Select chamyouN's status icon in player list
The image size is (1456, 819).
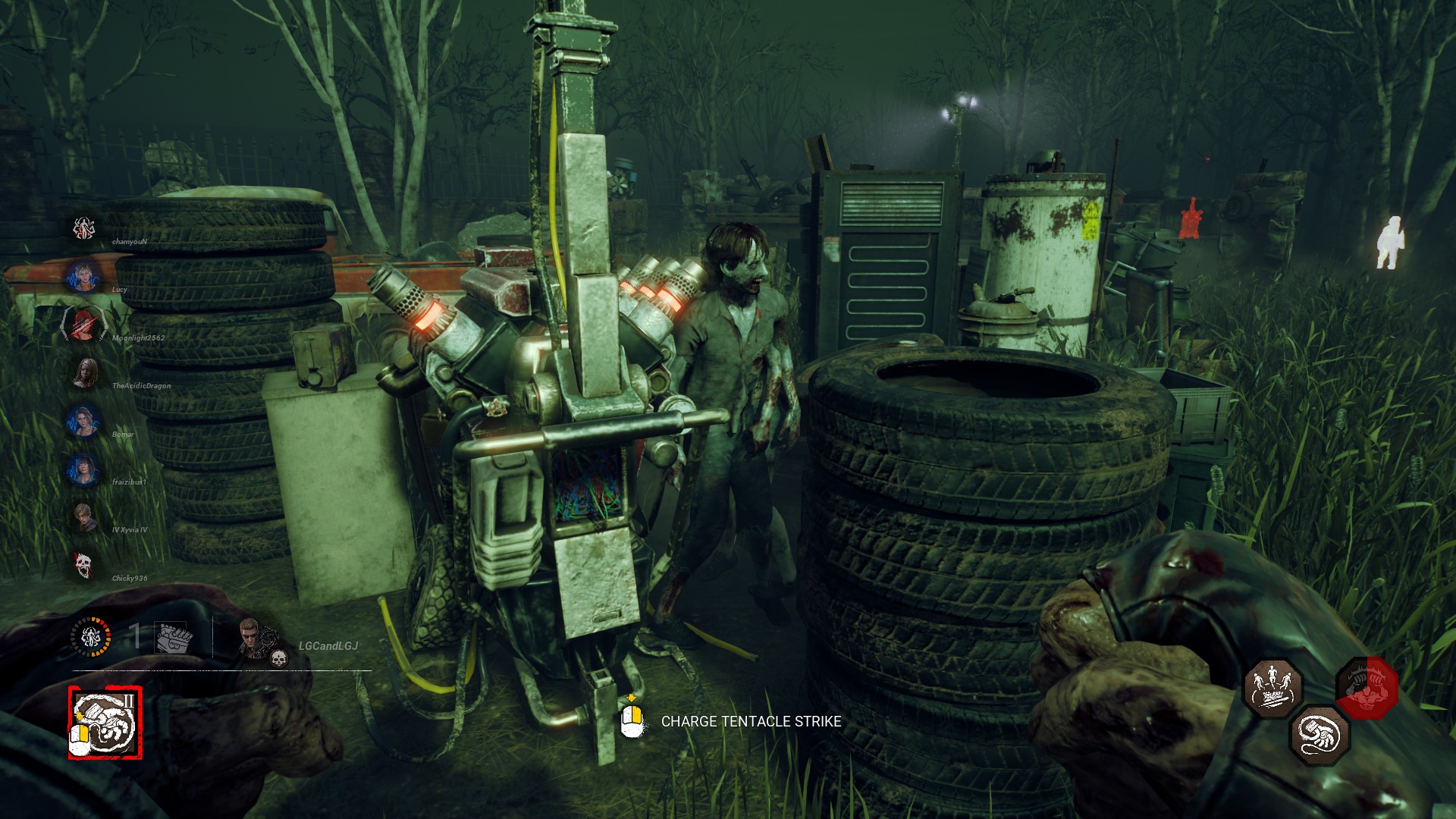pos(83,227)
